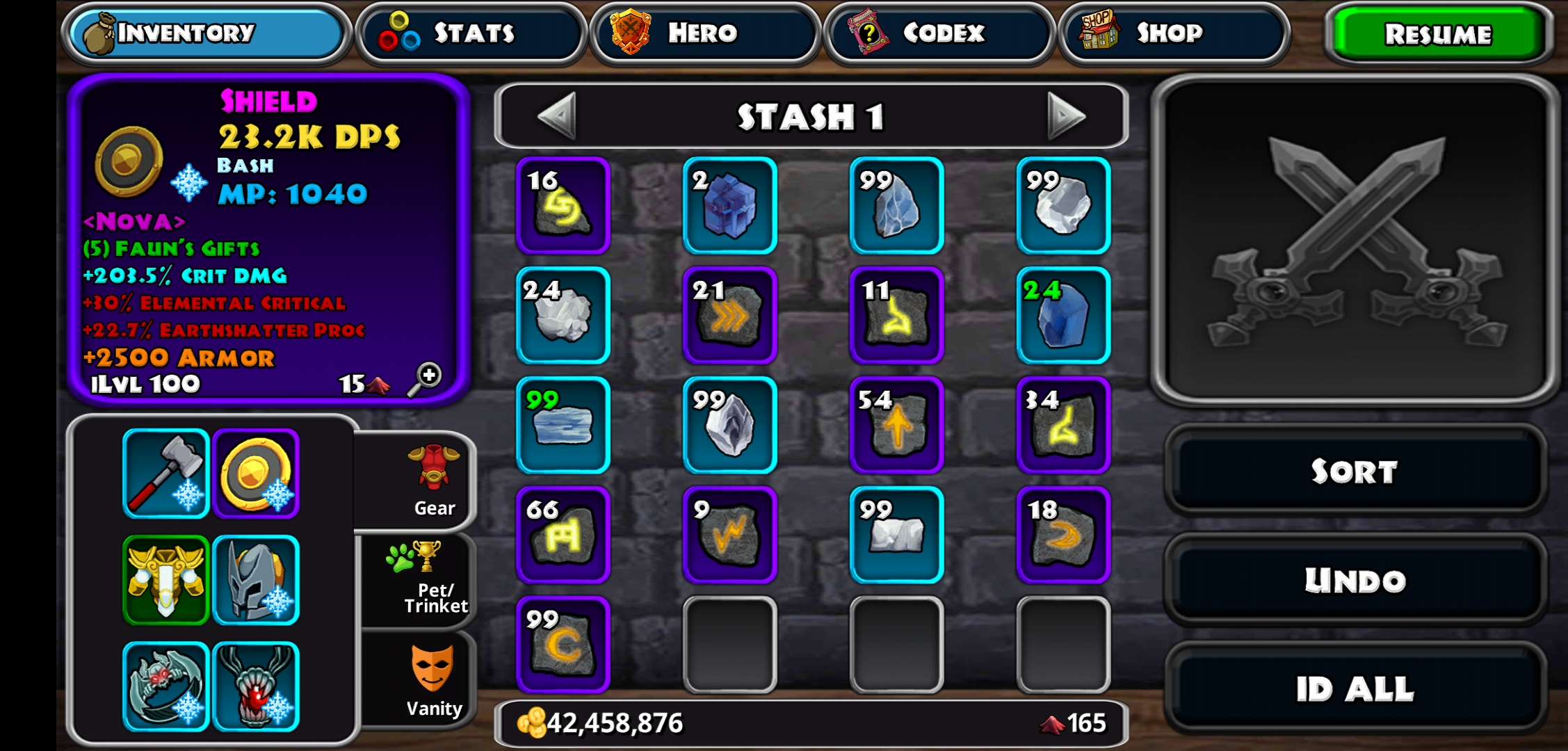This screenshot has height=751, width=1568.
Task: Inspect shield details with magnifier icon
Action: click(425, 379)
